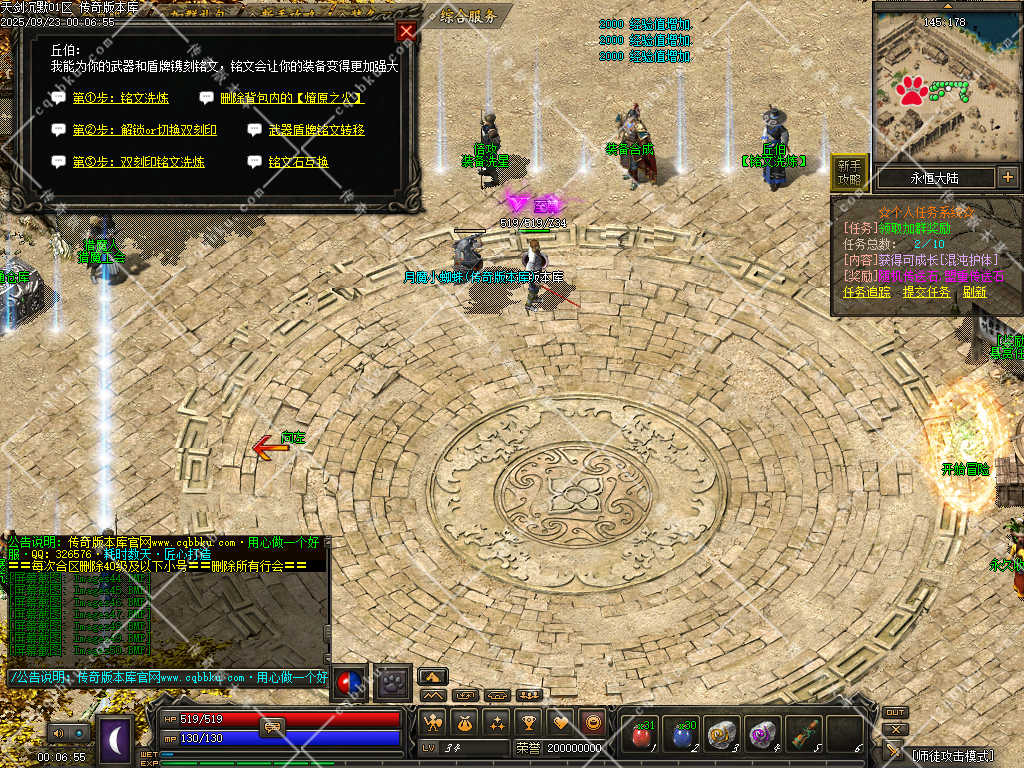Click the trophy icon in the bottom toolbar
Screen dimensions: 1024x768
pos(529,722)
